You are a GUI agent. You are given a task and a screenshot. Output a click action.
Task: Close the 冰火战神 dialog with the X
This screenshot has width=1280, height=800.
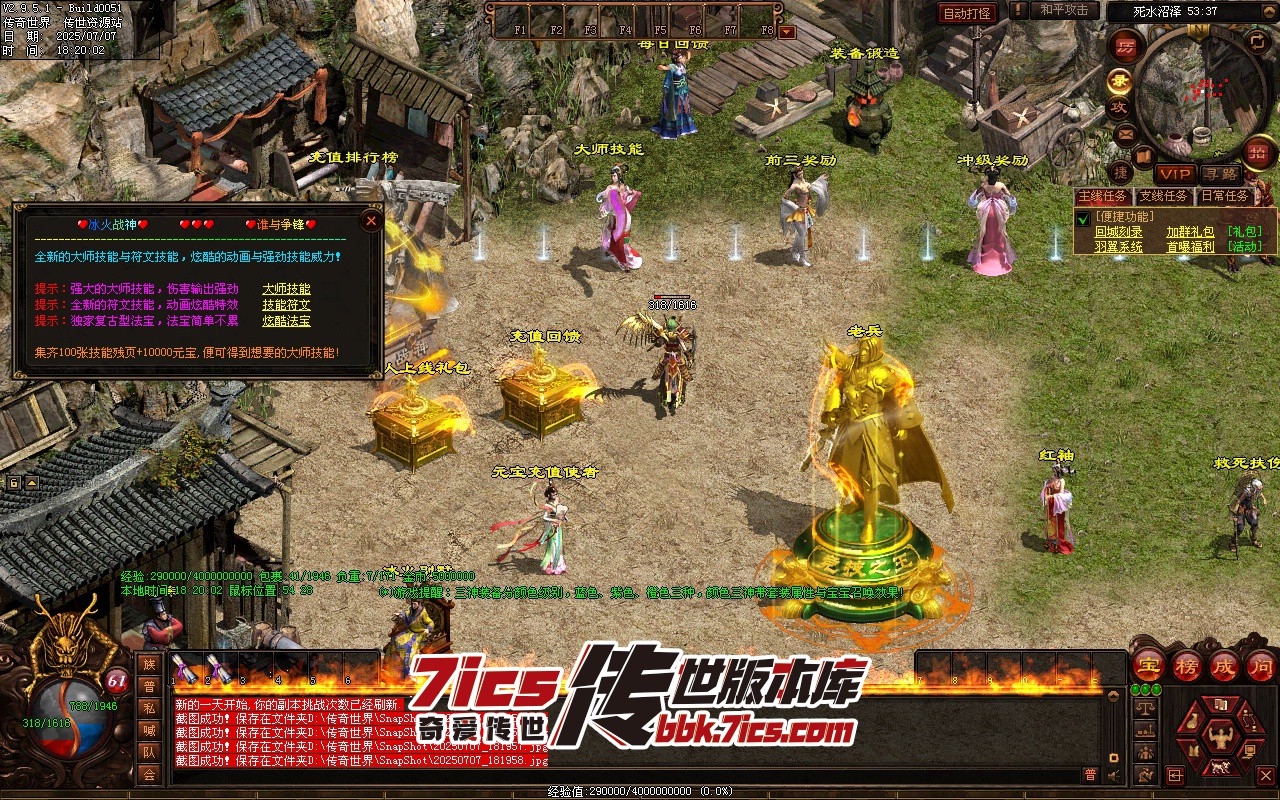371,220
